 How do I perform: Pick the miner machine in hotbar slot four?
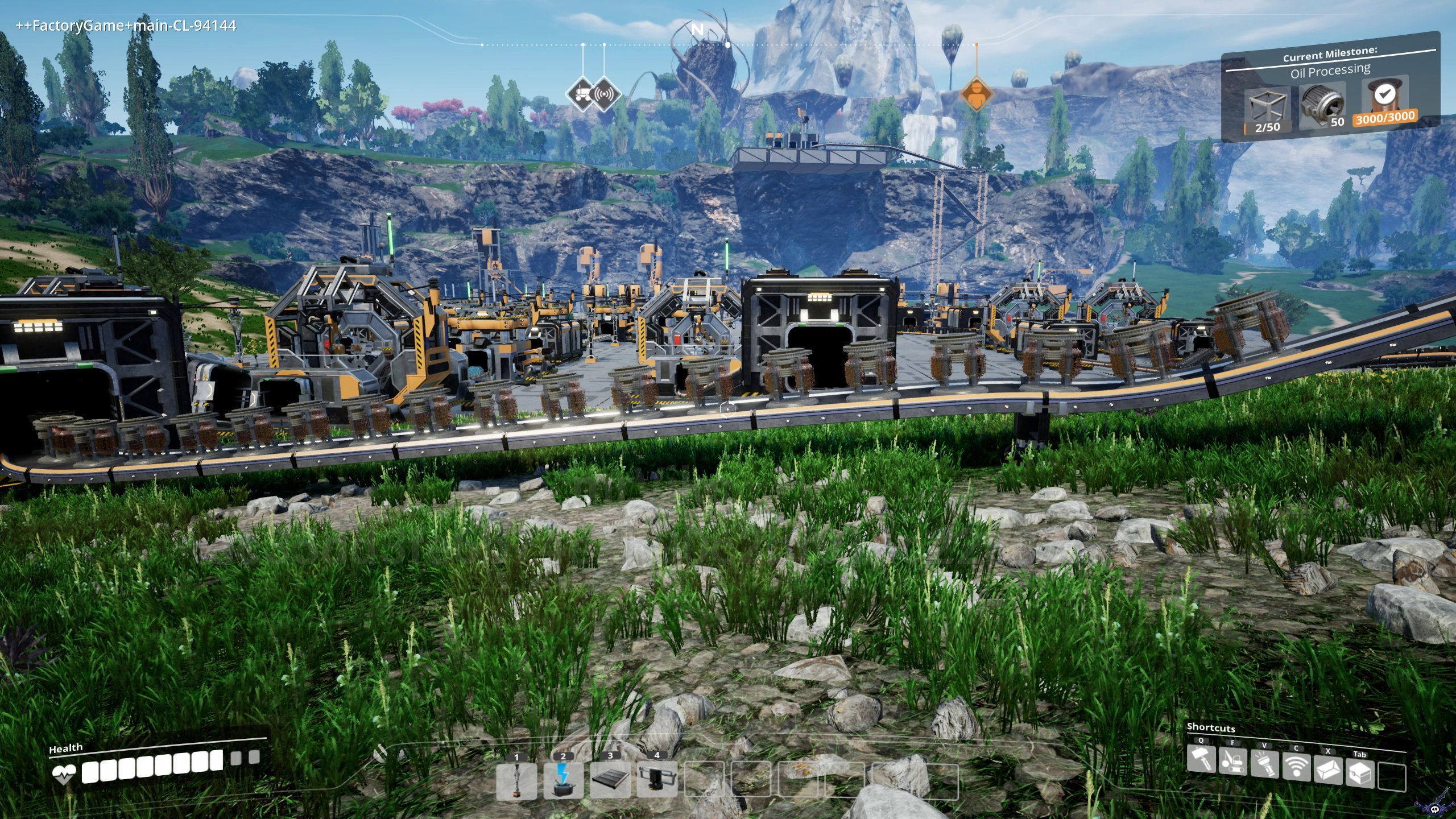point(657,779)
